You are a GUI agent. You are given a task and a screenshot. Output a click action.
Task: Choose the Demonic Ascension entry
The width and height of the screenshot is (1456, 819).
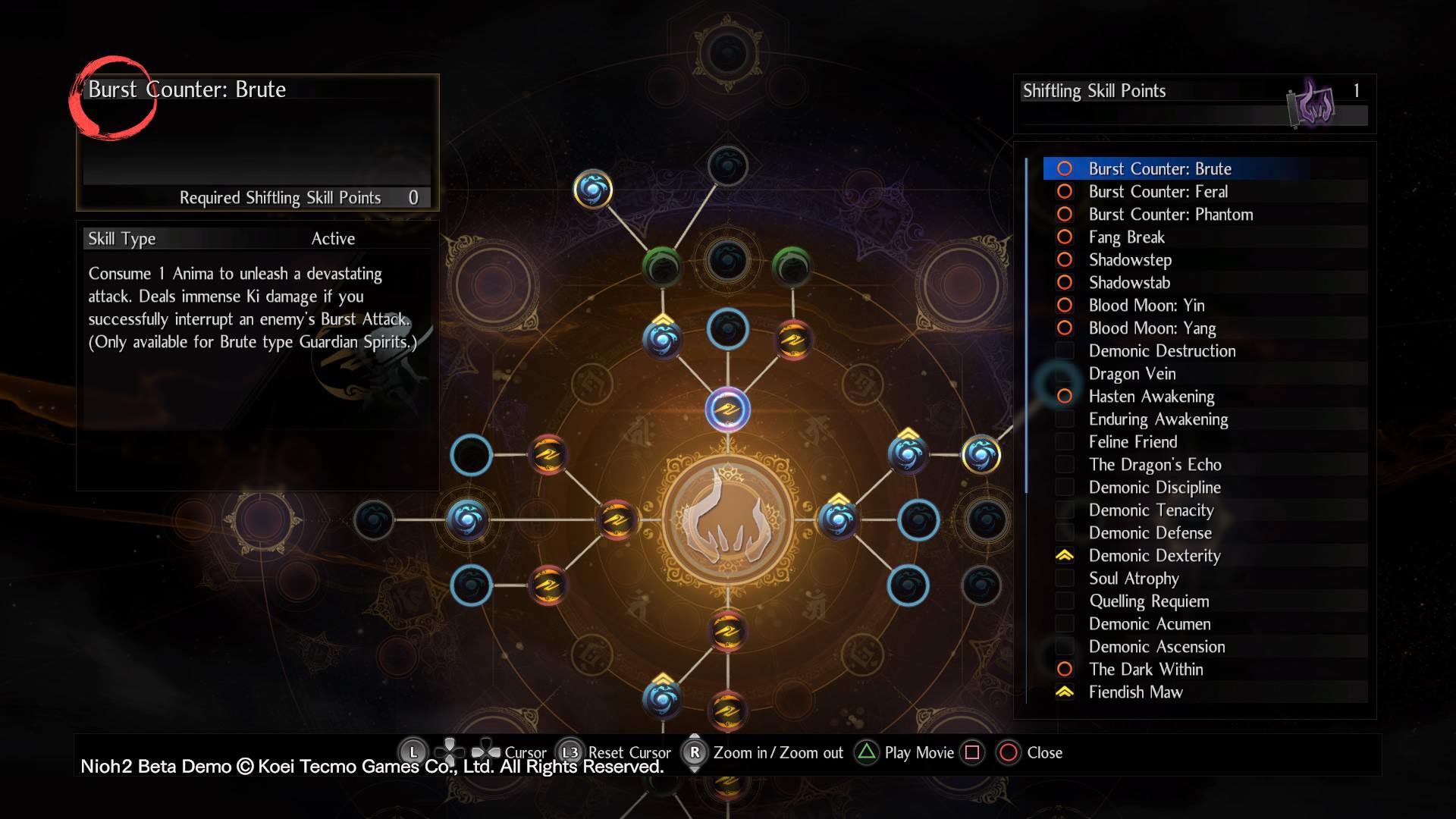pyautogui.click(x=1156, y=646)
